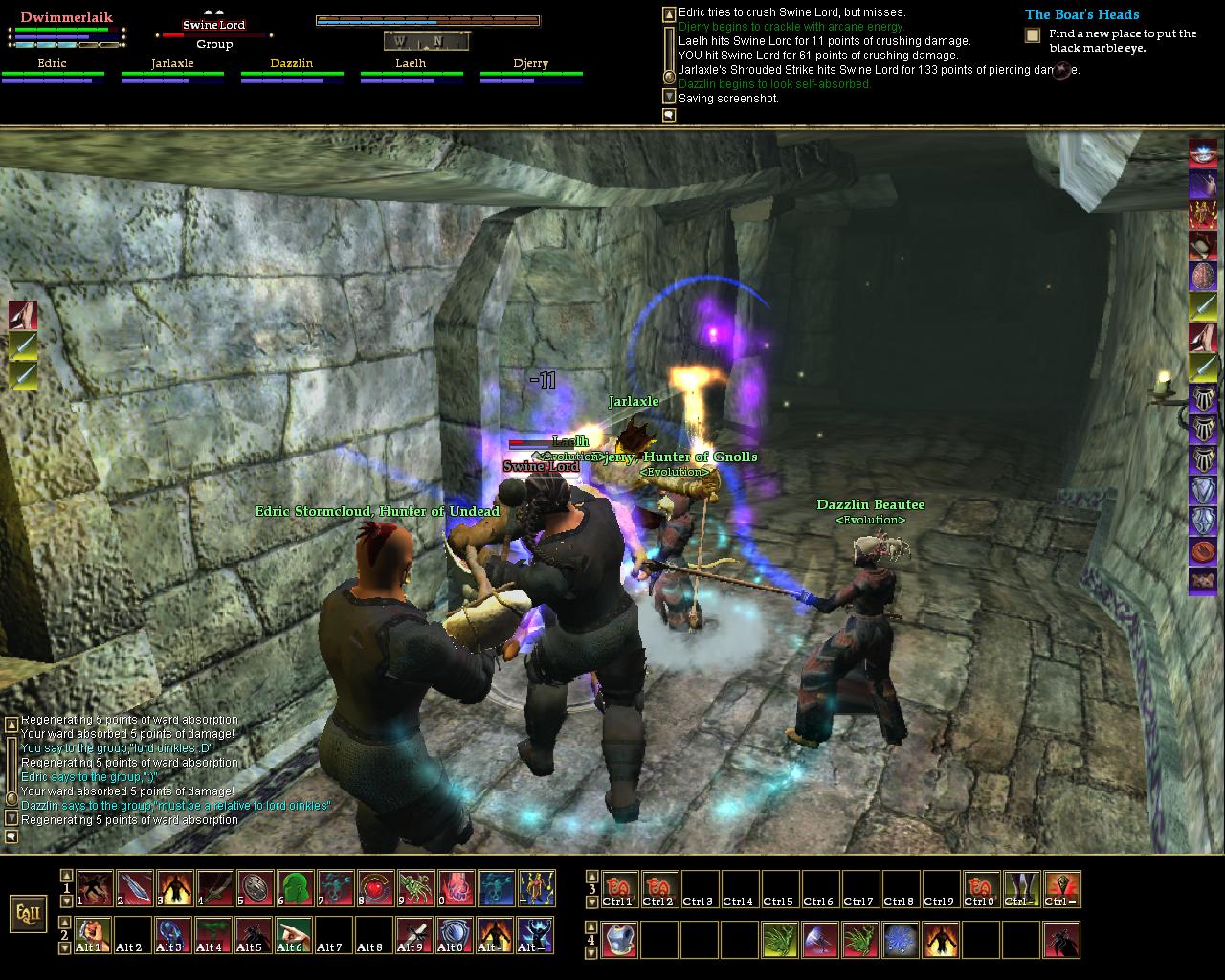The width and height of the screenshot is (1225, 980).
Task: Click the Swine Lord target window
Action: click(213, 26)
